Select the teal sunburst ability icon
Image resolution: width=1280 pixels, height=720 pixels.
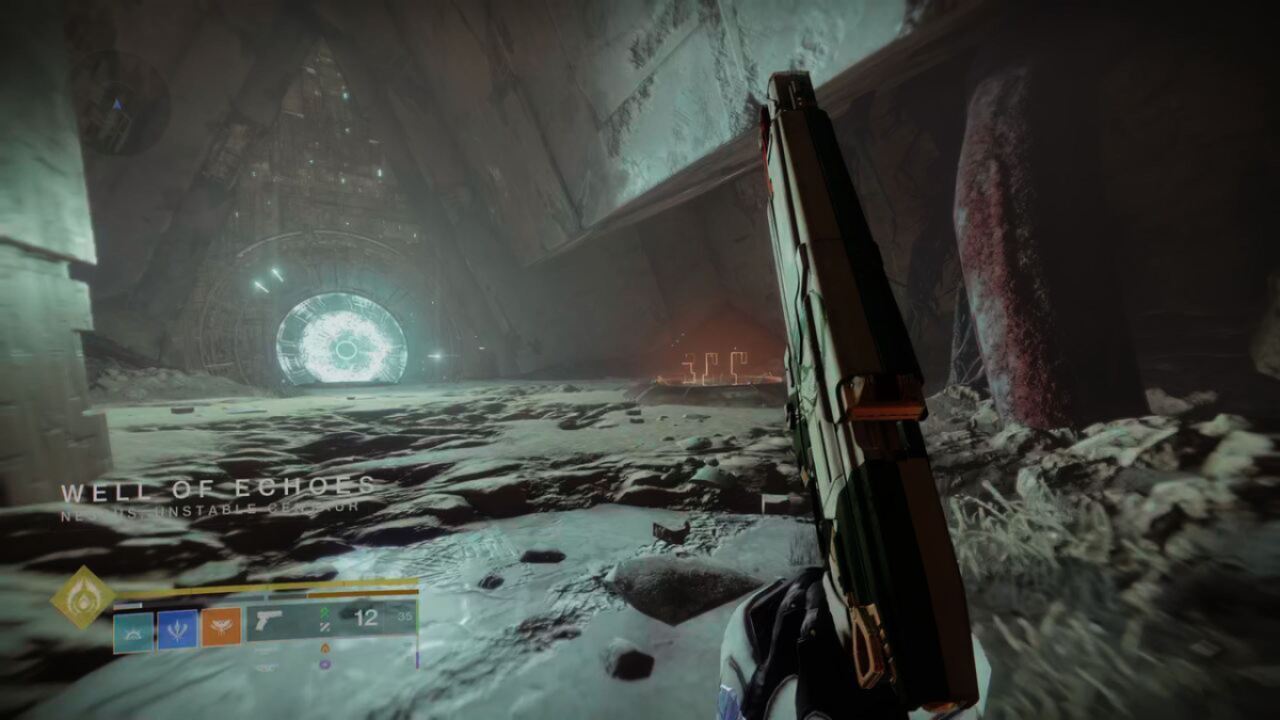coord(133,630)
